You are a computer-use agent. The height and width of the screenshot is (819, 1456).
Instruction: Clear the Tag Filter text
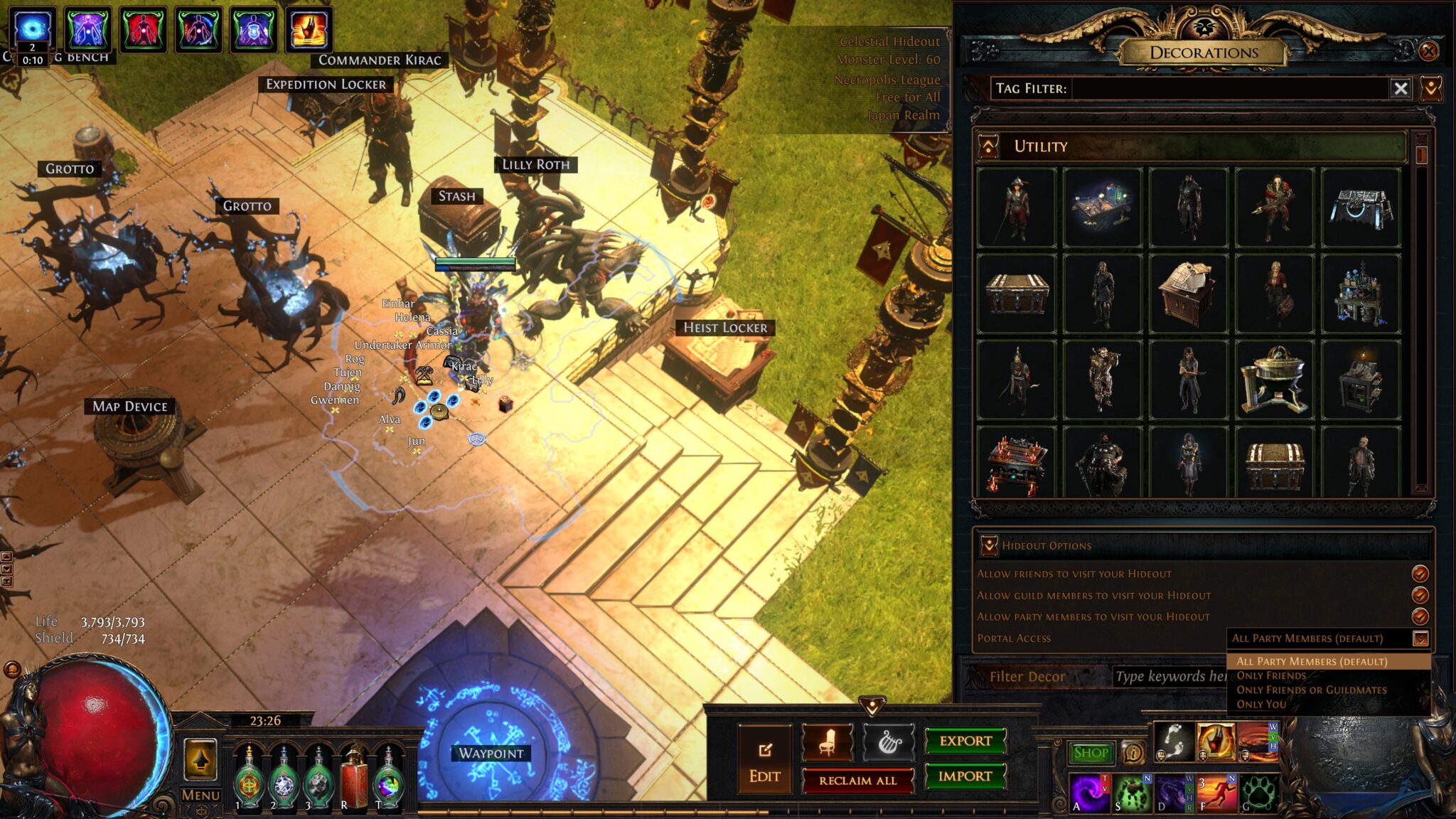[1401, 88]
